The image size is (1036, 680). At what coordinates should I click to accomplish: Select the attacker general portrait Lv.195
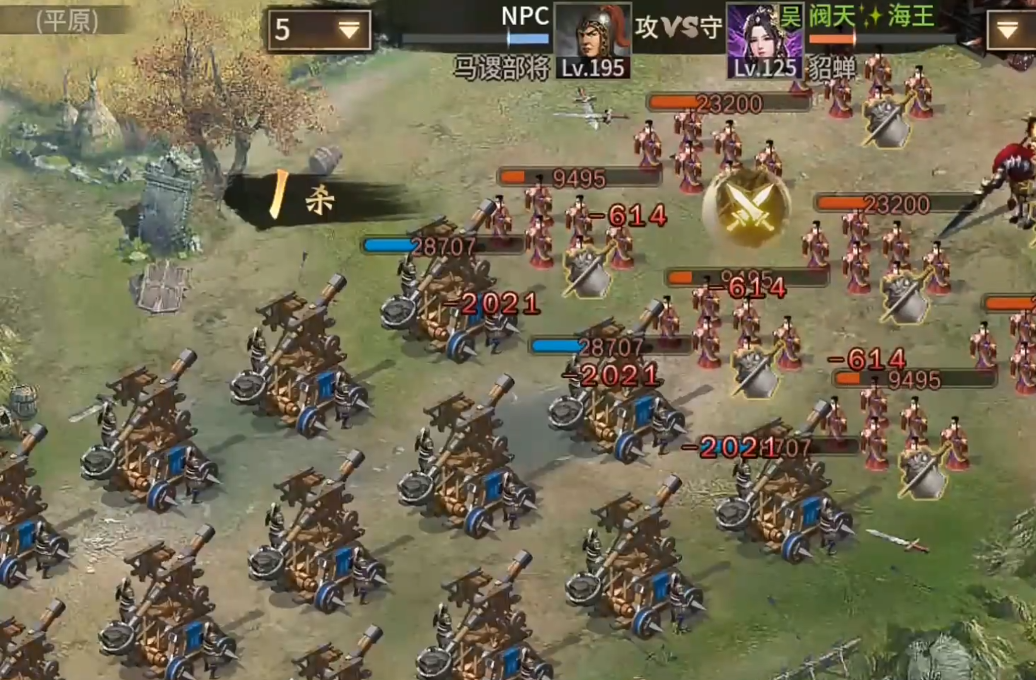click(593, 40)
